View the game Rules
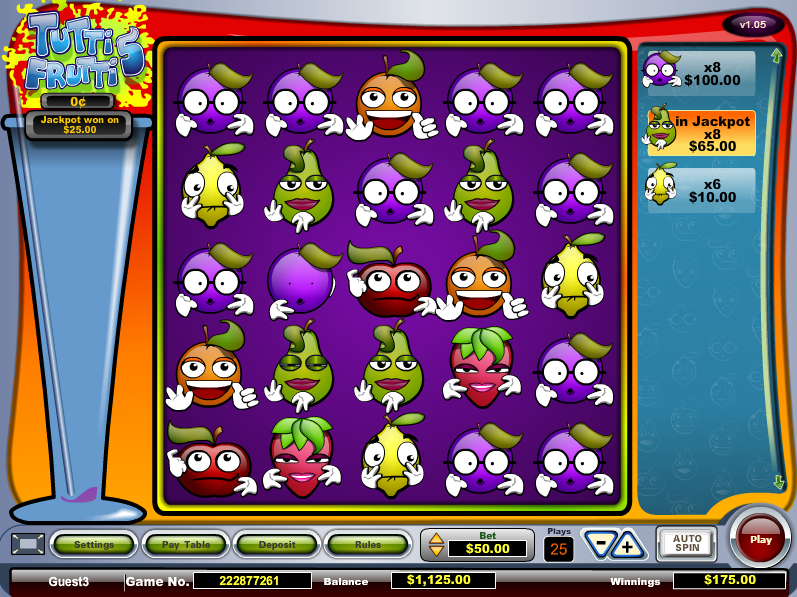 coord(367,545)
